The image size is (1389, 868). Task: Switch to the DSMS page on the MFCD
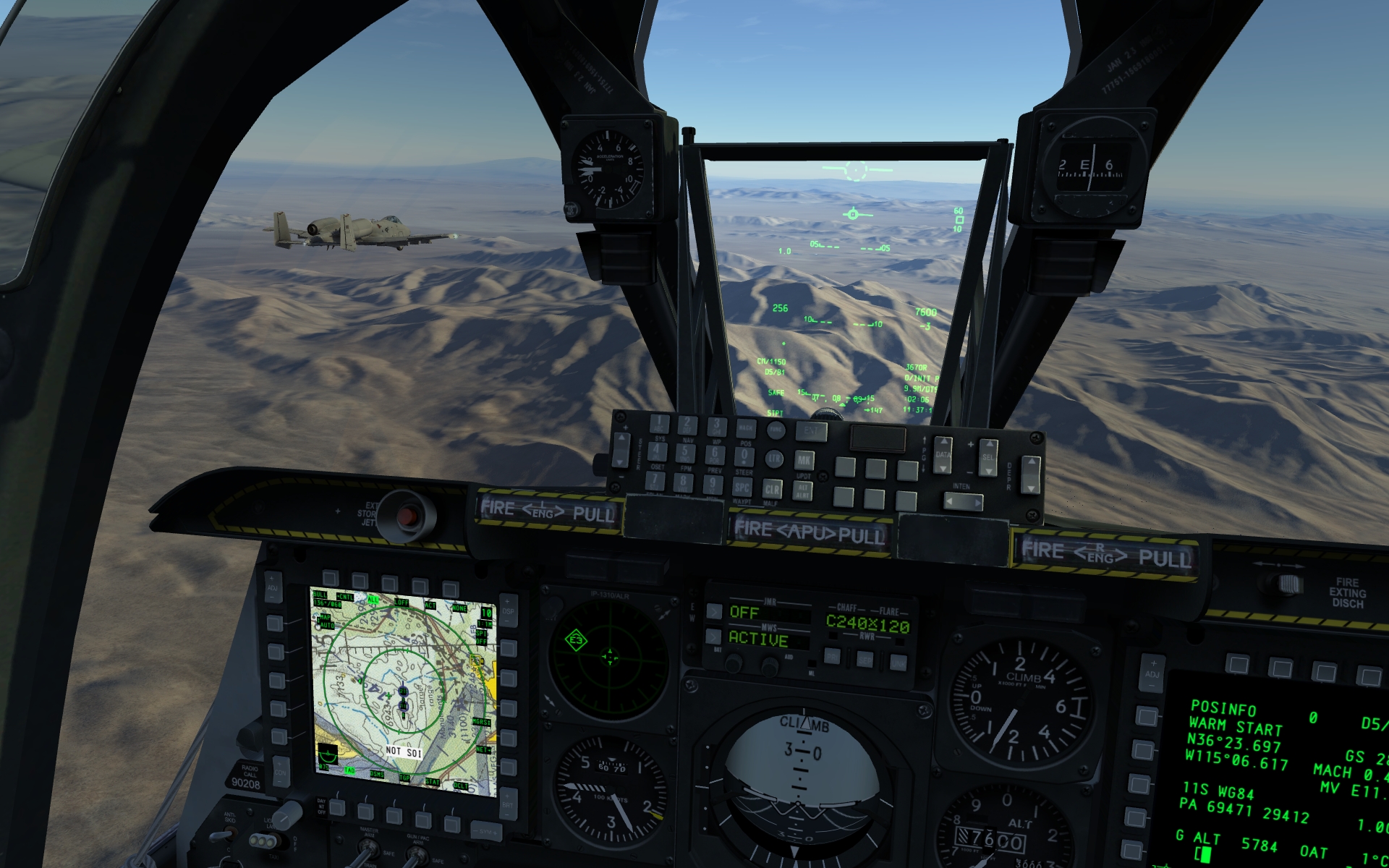click(365, 809)
